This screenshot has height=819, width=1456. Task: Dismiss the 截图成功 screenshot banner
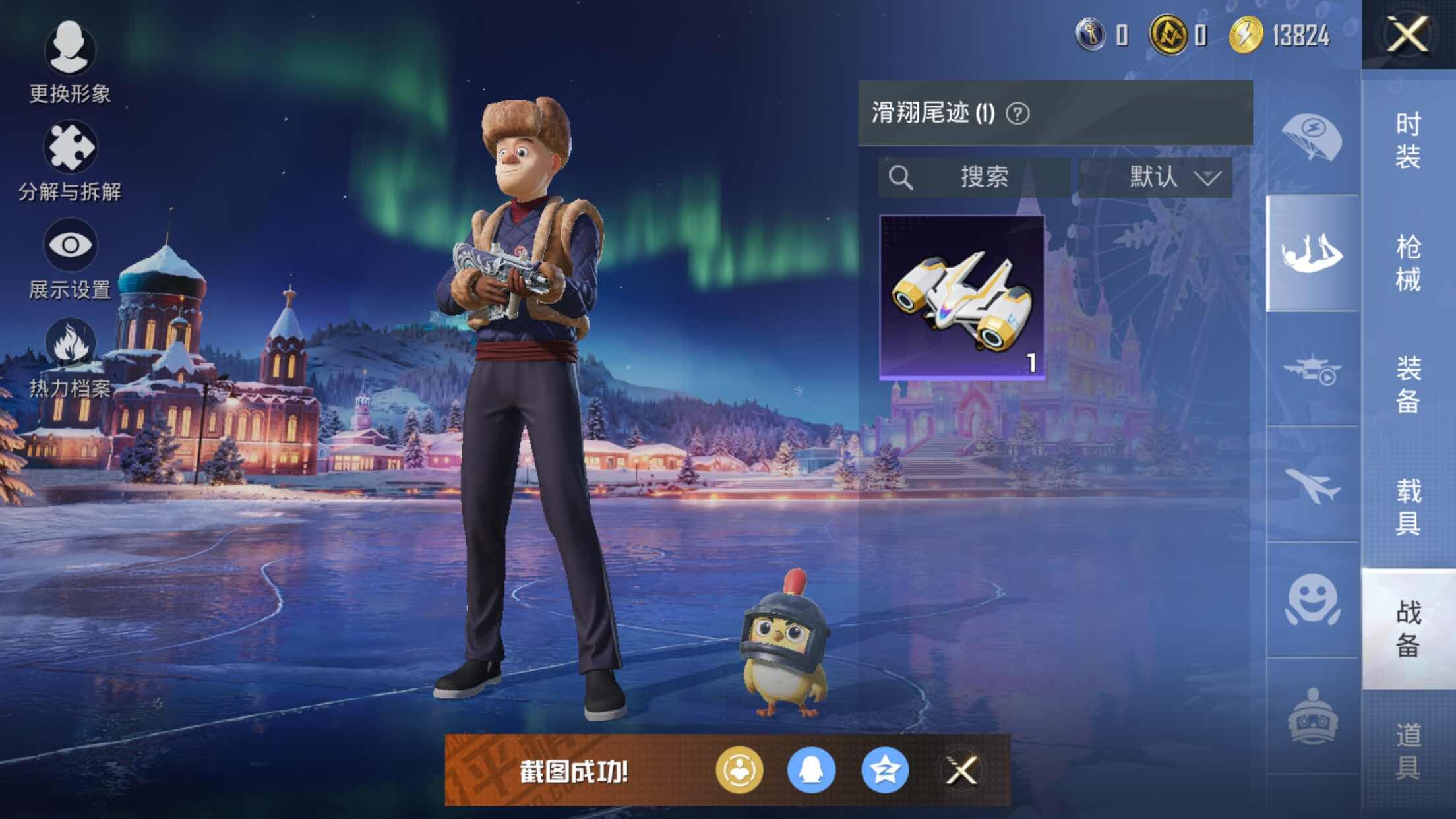pyautogui.click(x=961, y=770)
